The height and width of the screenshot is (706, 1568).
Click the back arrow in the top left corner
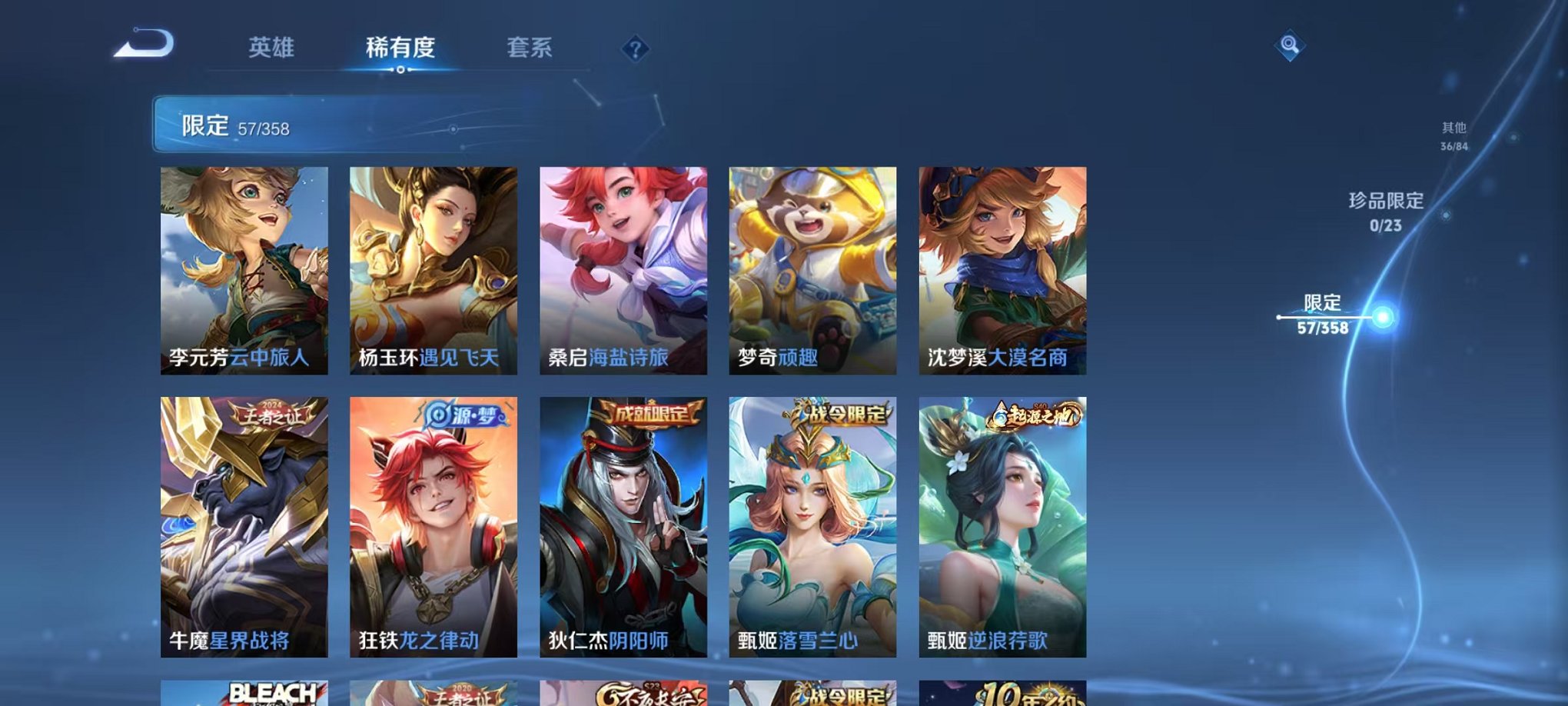click(x=142, y=48)
